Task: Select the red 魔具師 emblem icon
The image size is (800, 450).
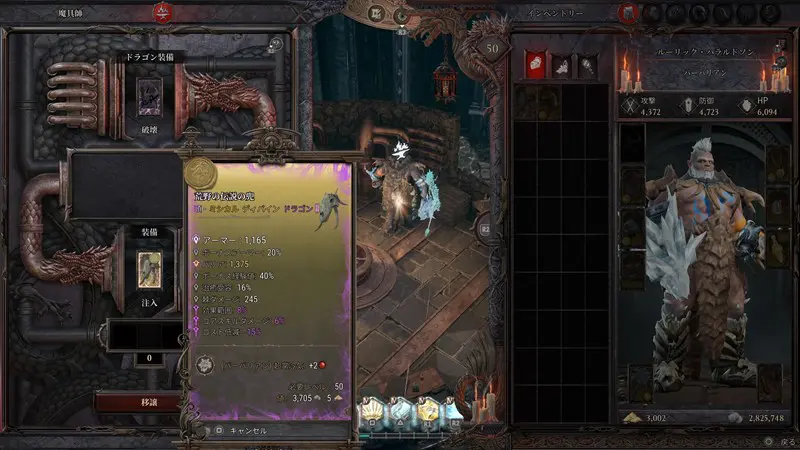Action: [160, 13]
